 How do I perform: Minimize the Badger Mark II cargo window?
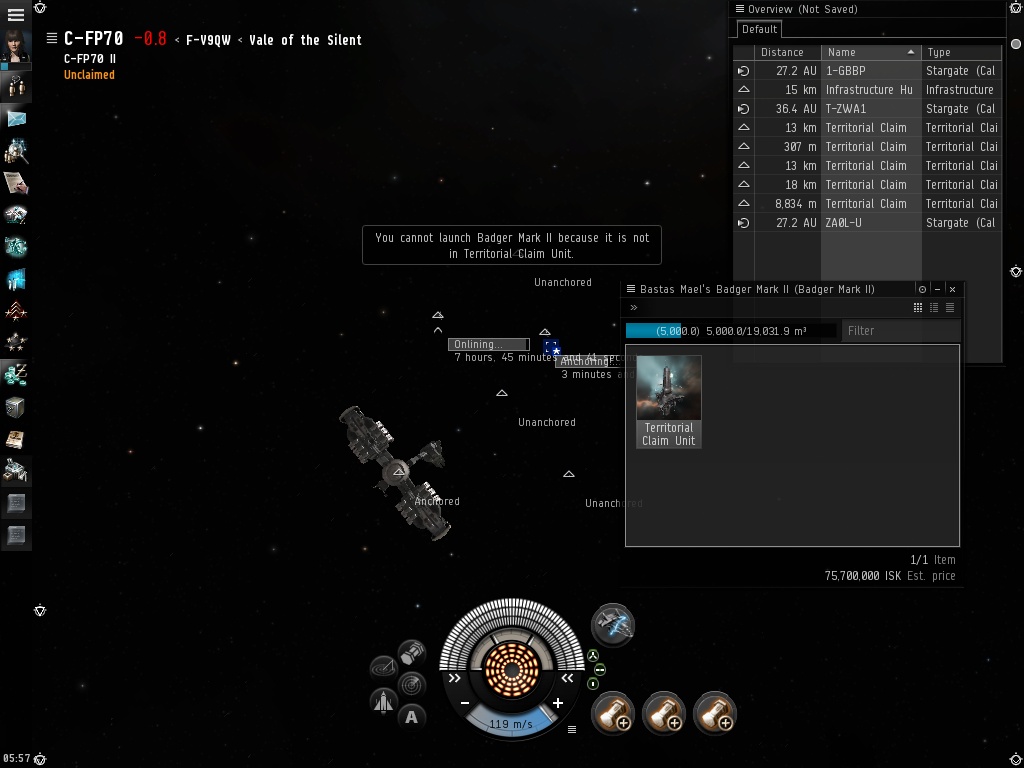coord(937,289)
